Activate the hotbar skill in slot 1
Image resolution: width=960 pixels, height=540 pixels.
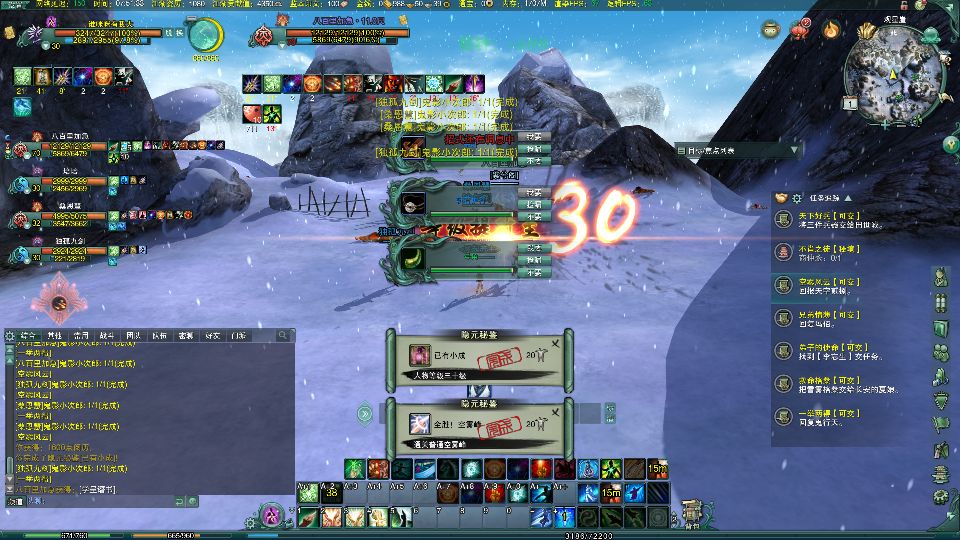click(x=307, y=517)
